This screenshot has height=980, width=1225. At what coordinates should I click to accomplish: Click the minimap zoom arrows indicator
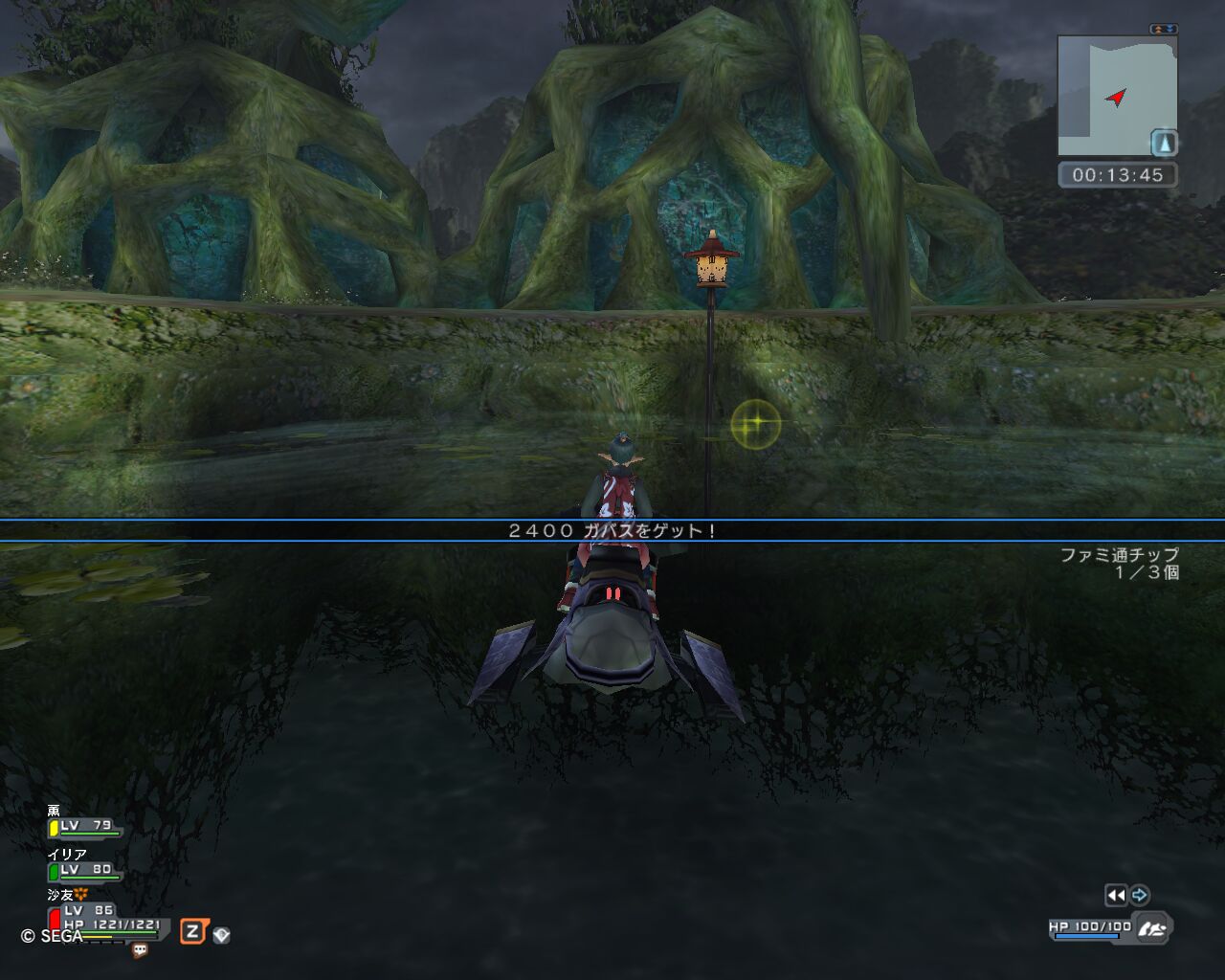[1164, 30]
